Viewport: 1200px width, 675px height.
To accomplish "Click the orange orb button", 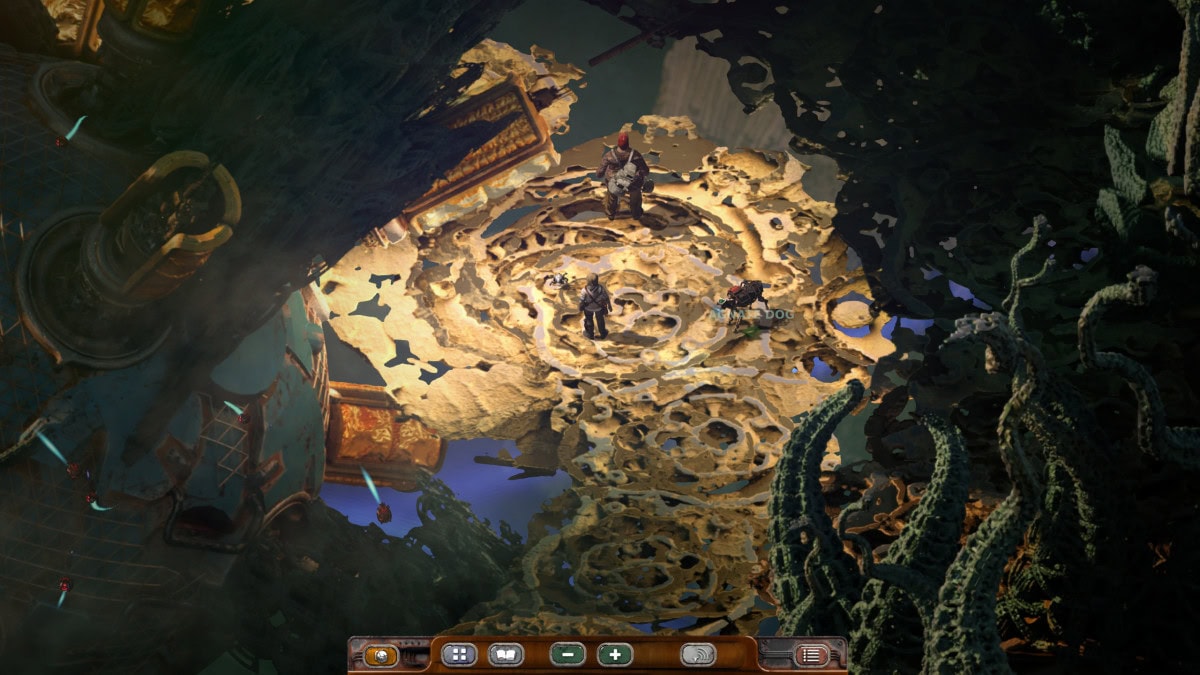I will [x=381, y=656].
